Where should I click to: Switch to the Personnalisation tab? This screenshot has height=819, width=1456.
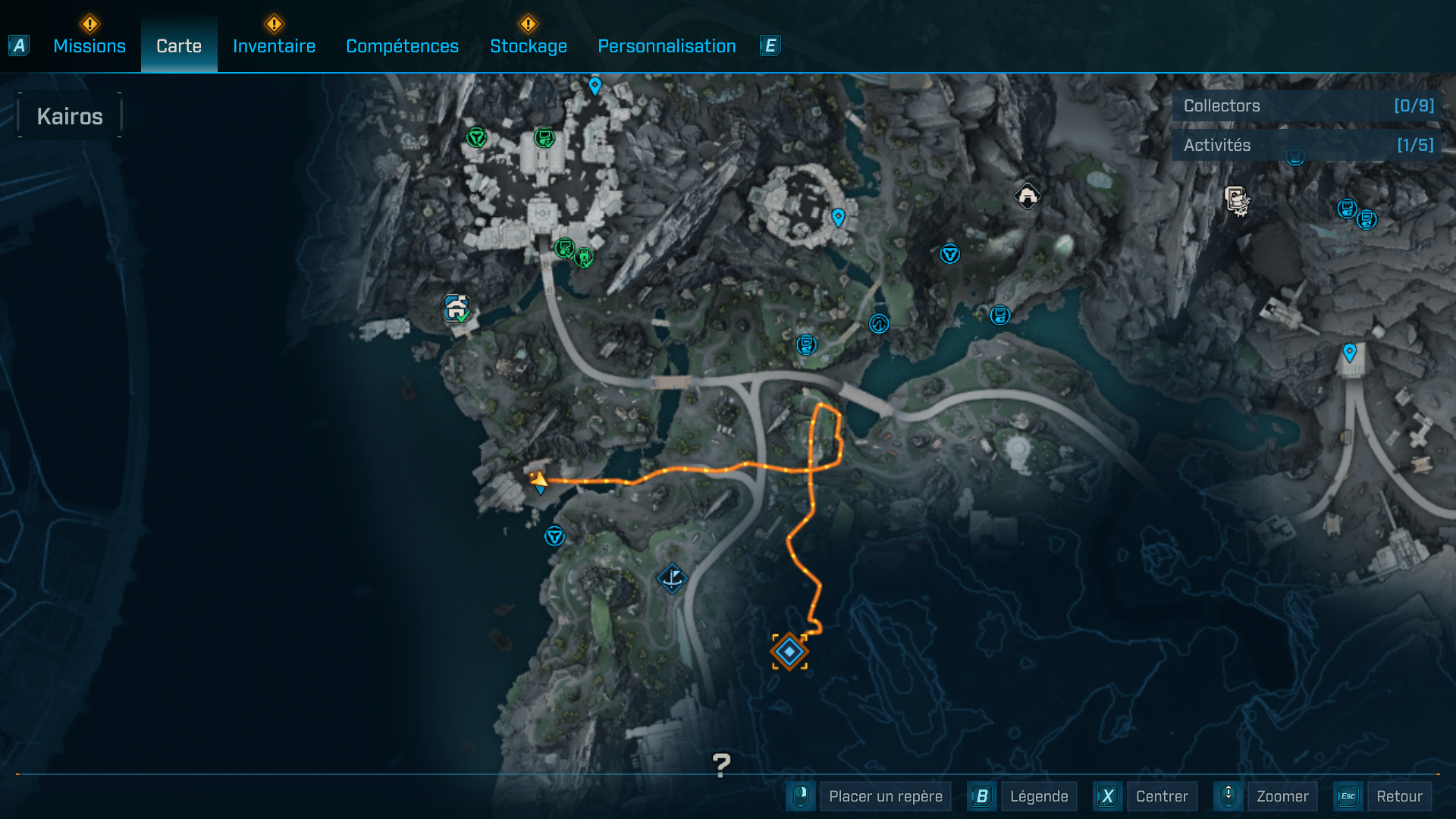pos(667,46)
